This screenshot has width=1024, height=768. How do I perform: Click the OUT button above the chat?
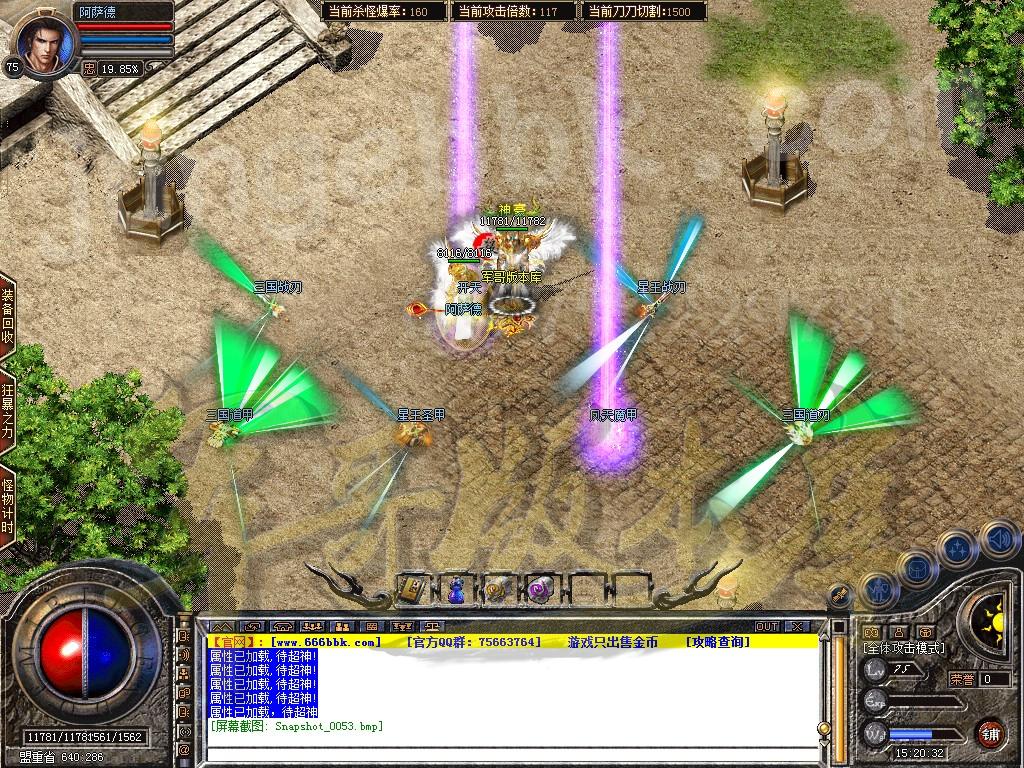tap(766, 626)
